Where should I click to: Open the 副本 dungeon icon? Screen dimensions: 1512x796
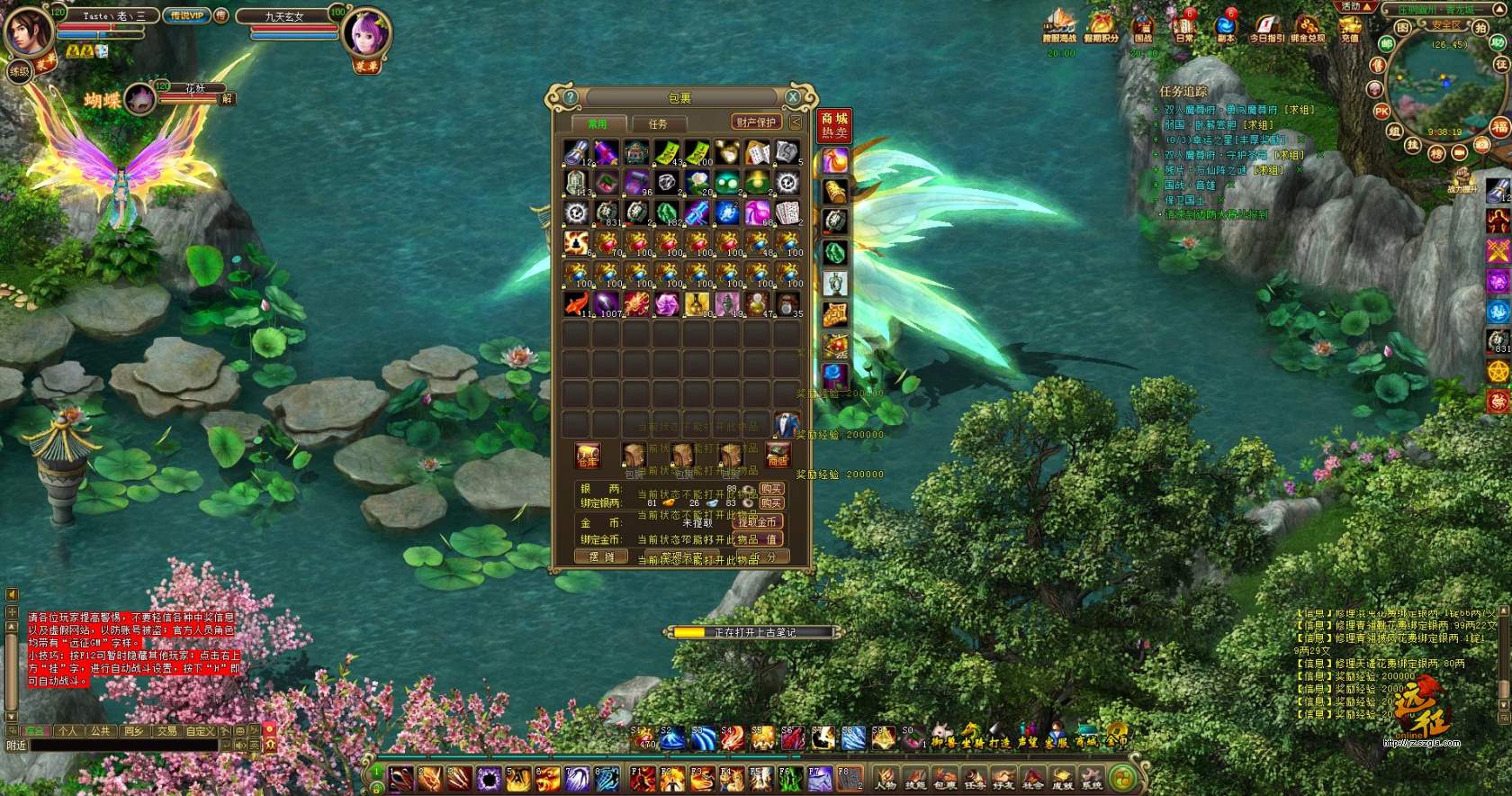coord(1226,27)
